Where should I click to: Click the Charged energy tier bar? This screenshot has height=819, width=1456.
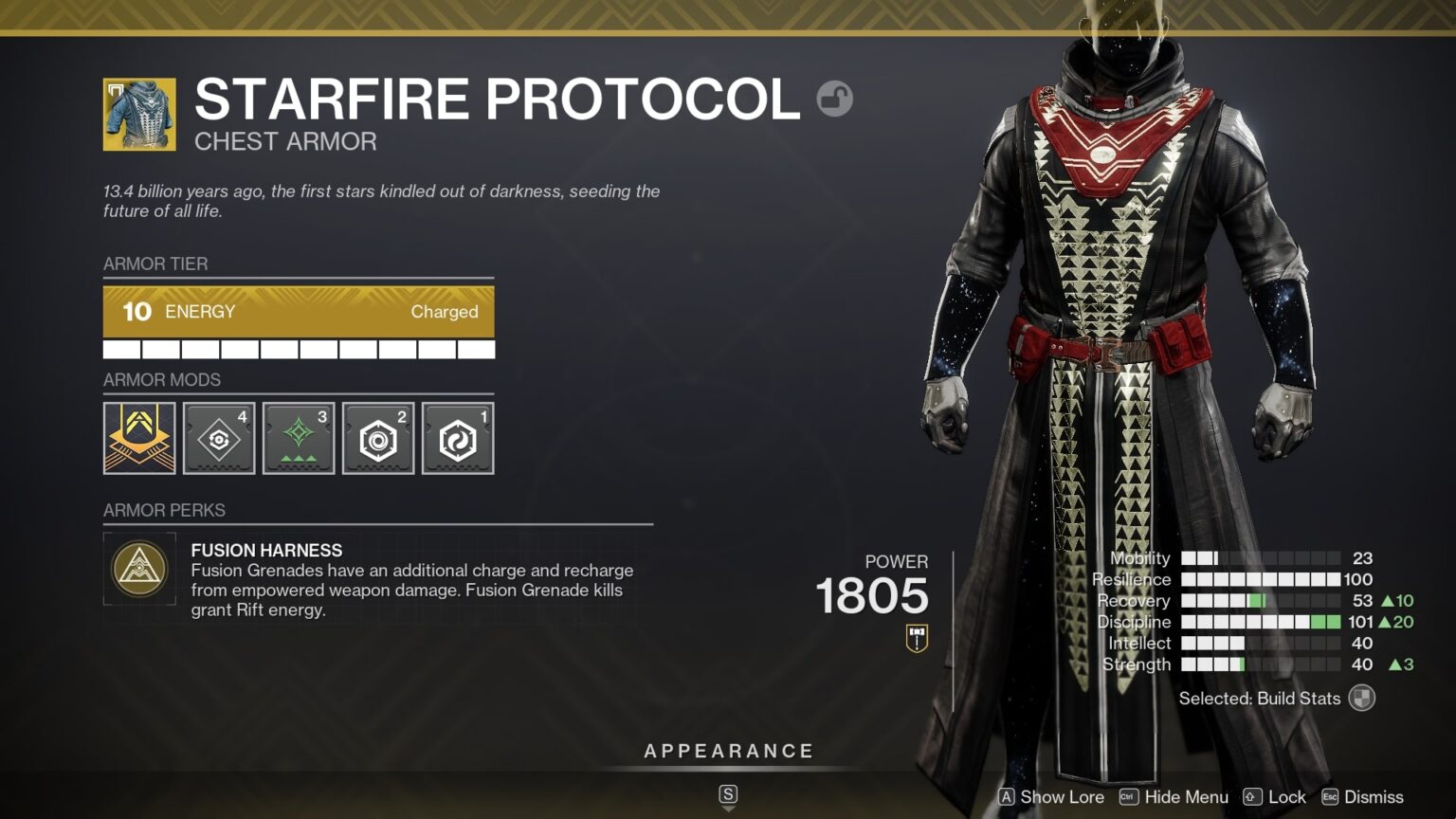click(300, 312)
